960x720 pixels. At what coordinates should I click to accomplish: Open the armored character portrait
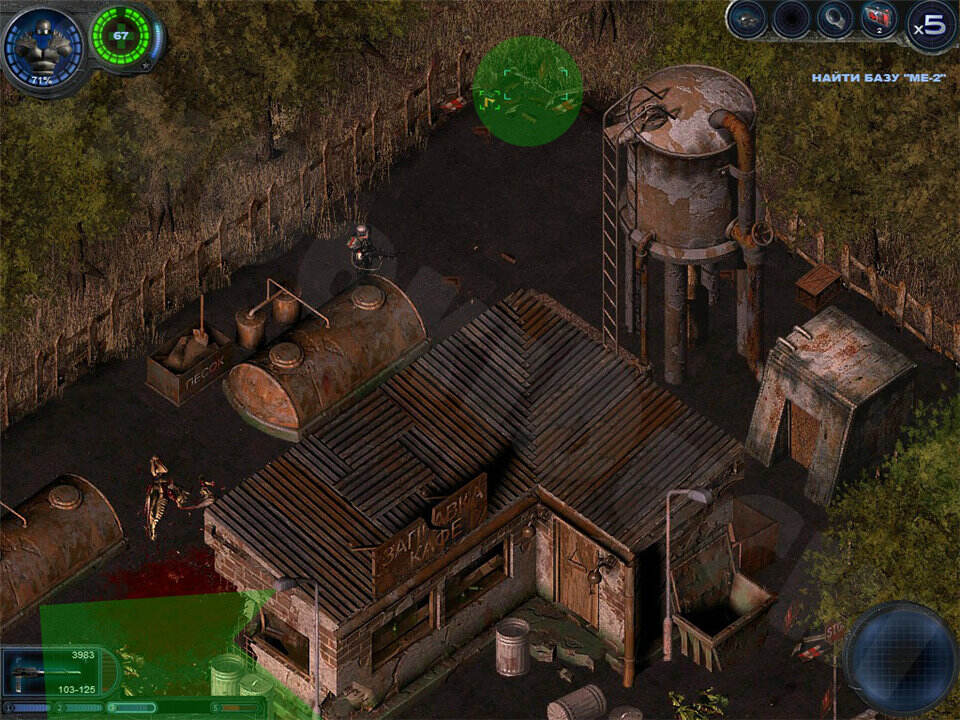pyautogui.click(x=43, y=46)
